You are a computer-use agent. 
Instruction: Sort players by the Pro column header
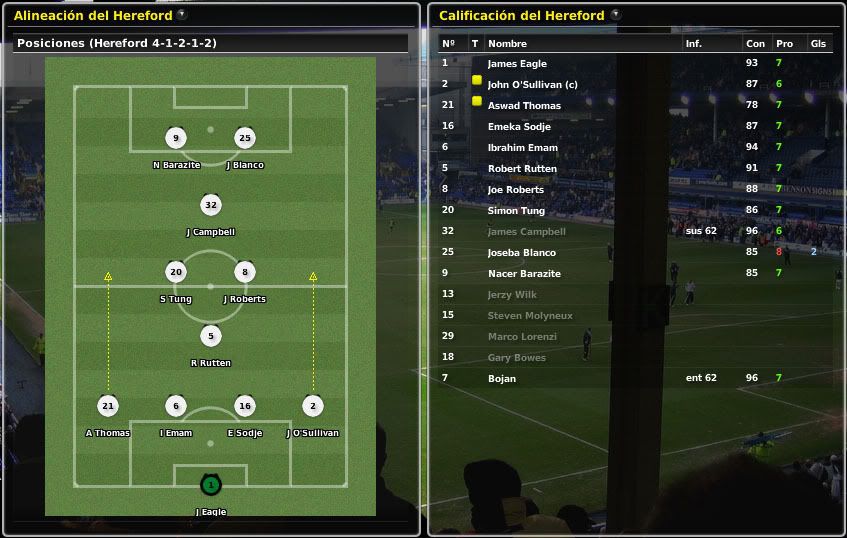coord(784,44)
